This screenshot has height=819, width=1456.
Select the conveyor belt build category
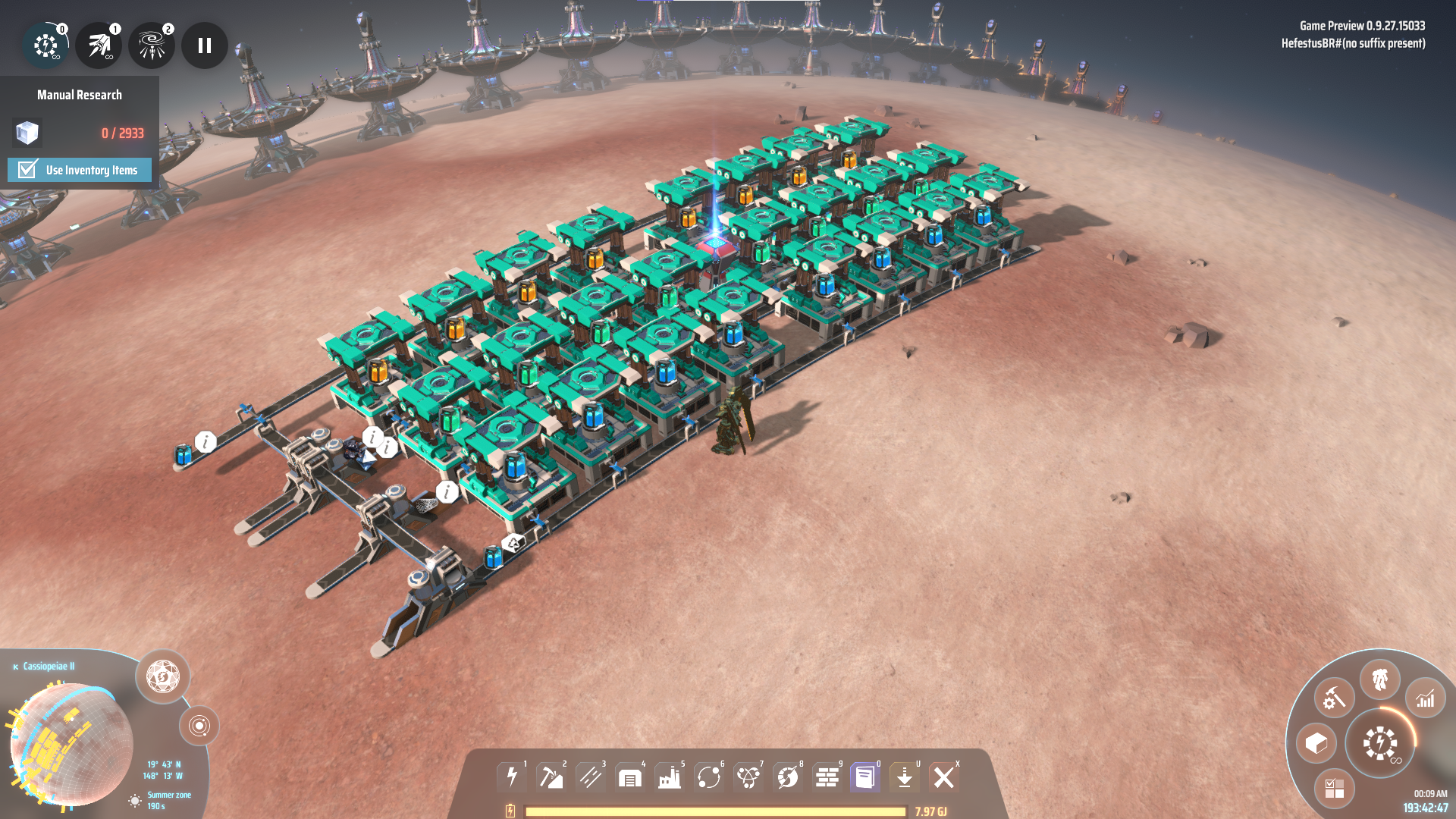(591, 777)
